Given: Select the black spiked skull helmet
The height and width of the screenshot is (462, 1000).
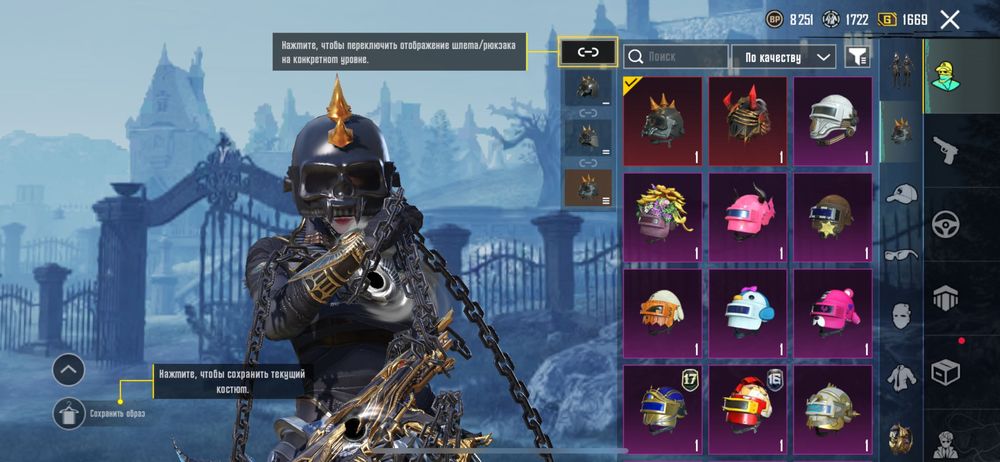Looking at the screenshot, I should [663, 121].
